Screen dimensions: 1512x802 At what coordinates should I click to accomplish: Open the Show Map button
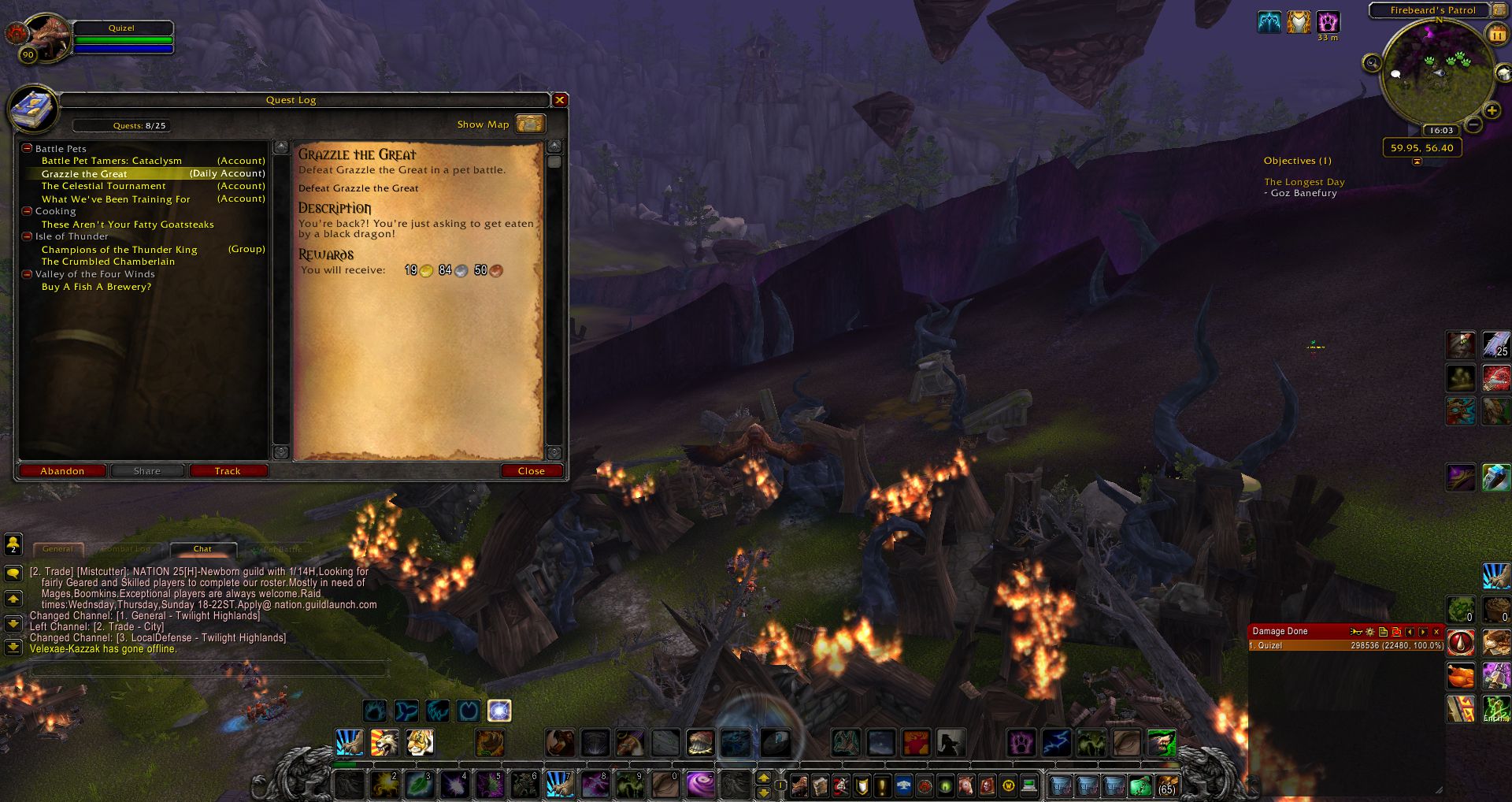click(x=530, y=124)
